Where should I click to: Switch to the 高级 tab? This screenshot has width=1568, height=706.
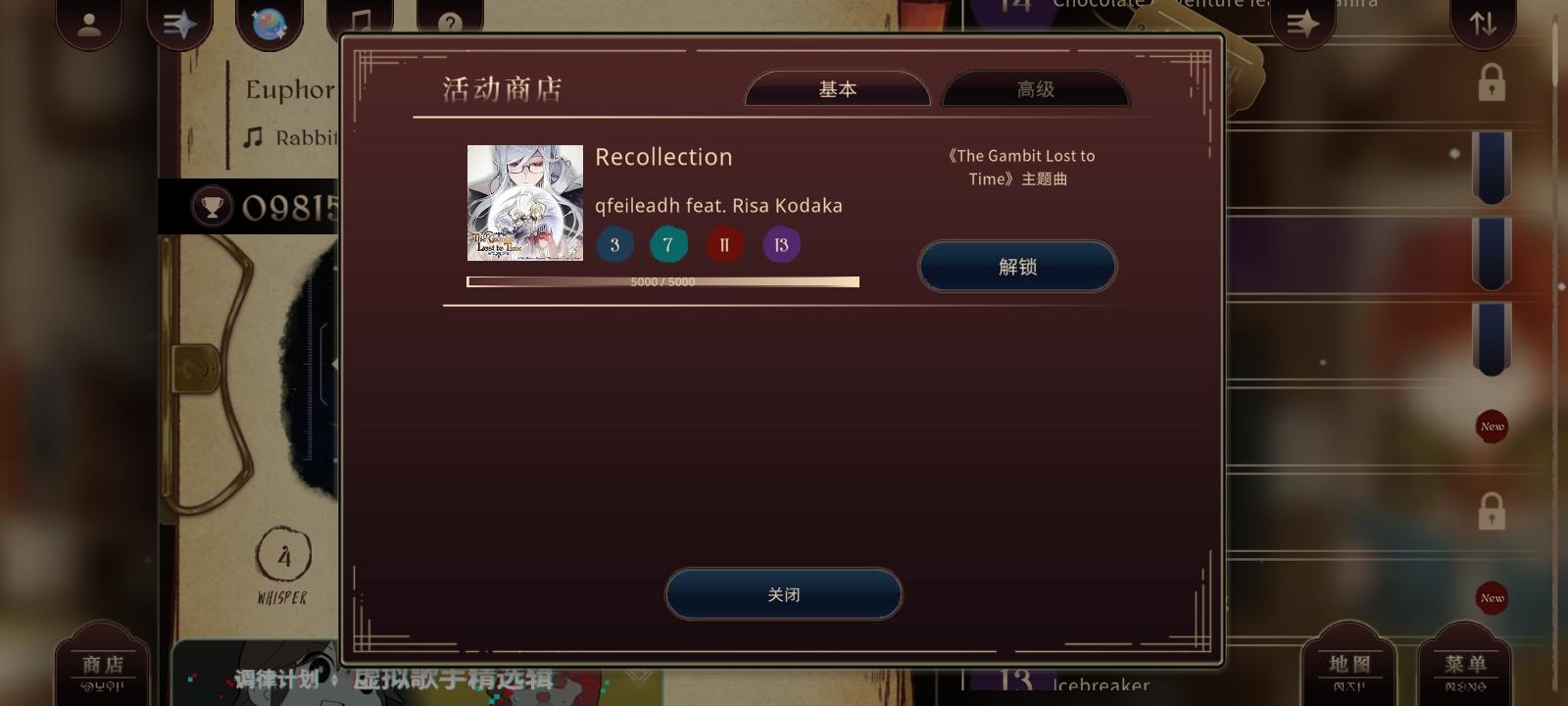pos(1035,88)
